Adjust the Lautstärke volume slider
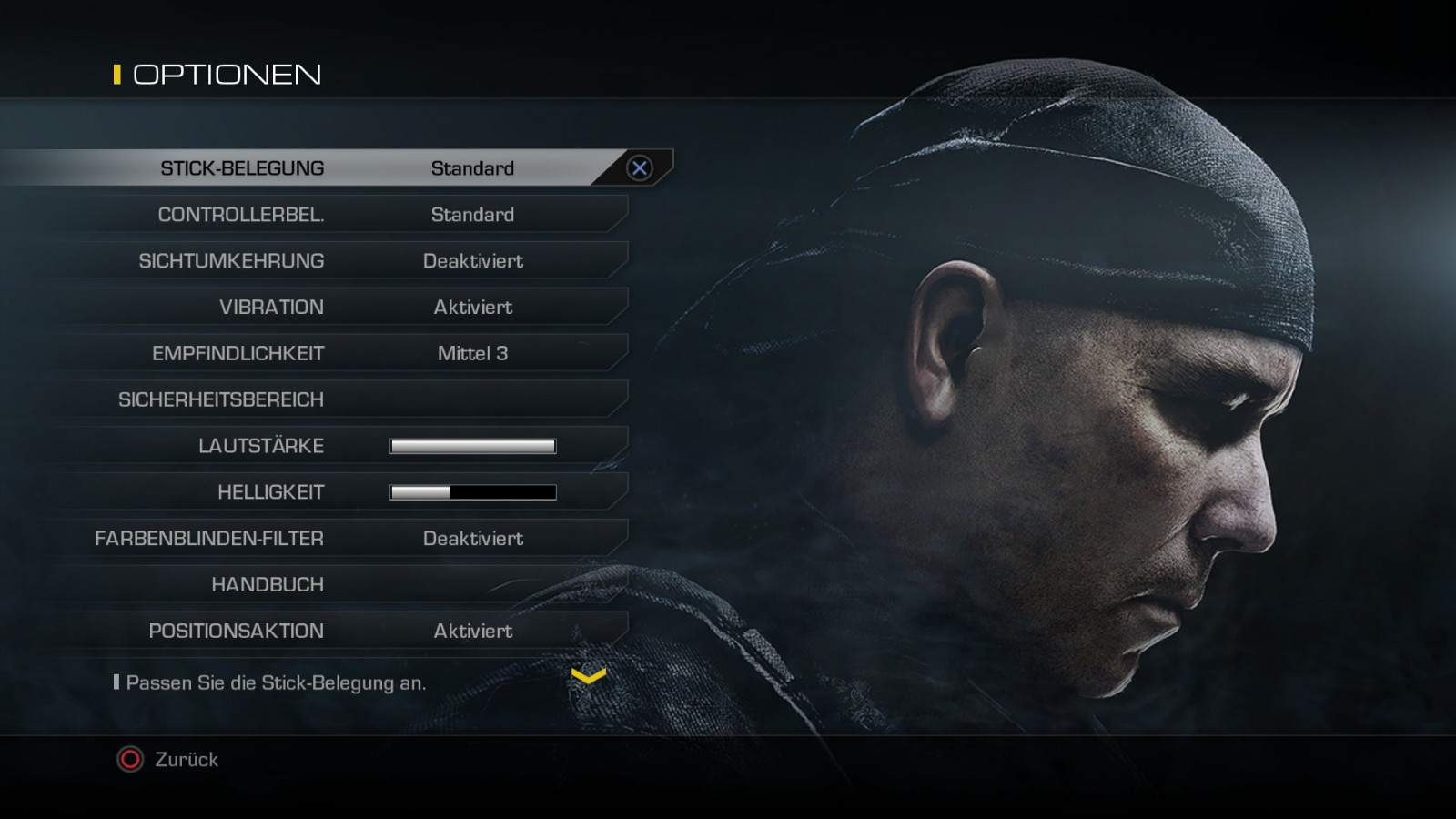The image size is (1456, 819). [x=472, y=446]
